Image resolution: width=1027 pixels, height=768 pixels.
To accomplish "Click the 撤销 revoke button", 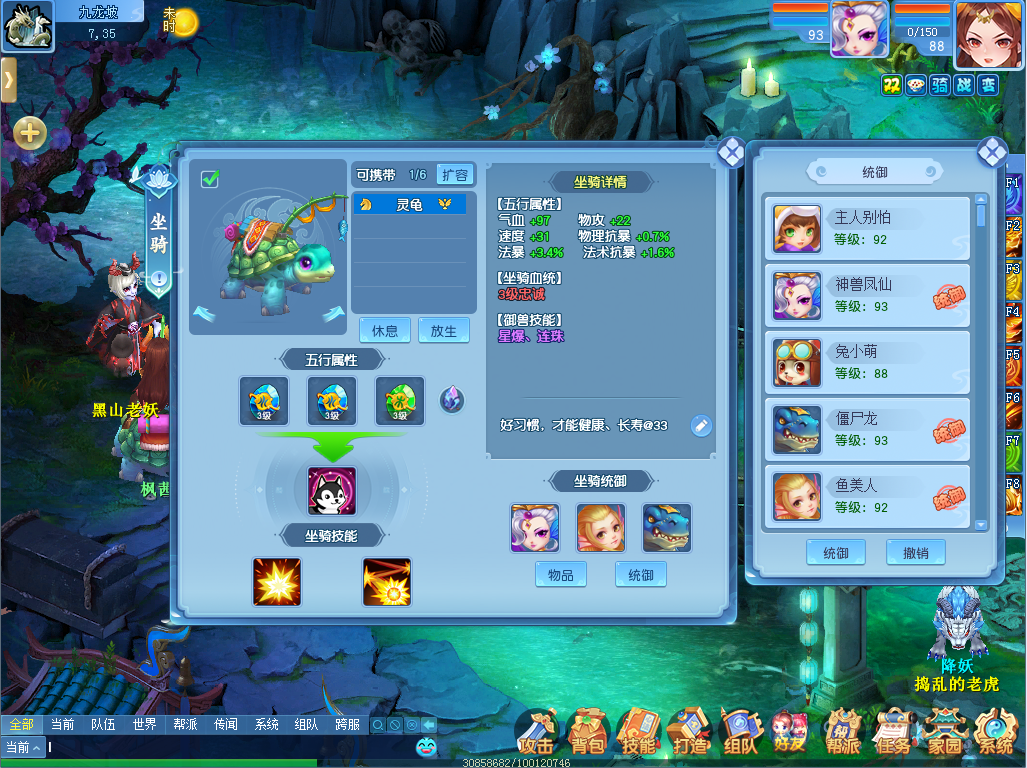I will 915,553.
